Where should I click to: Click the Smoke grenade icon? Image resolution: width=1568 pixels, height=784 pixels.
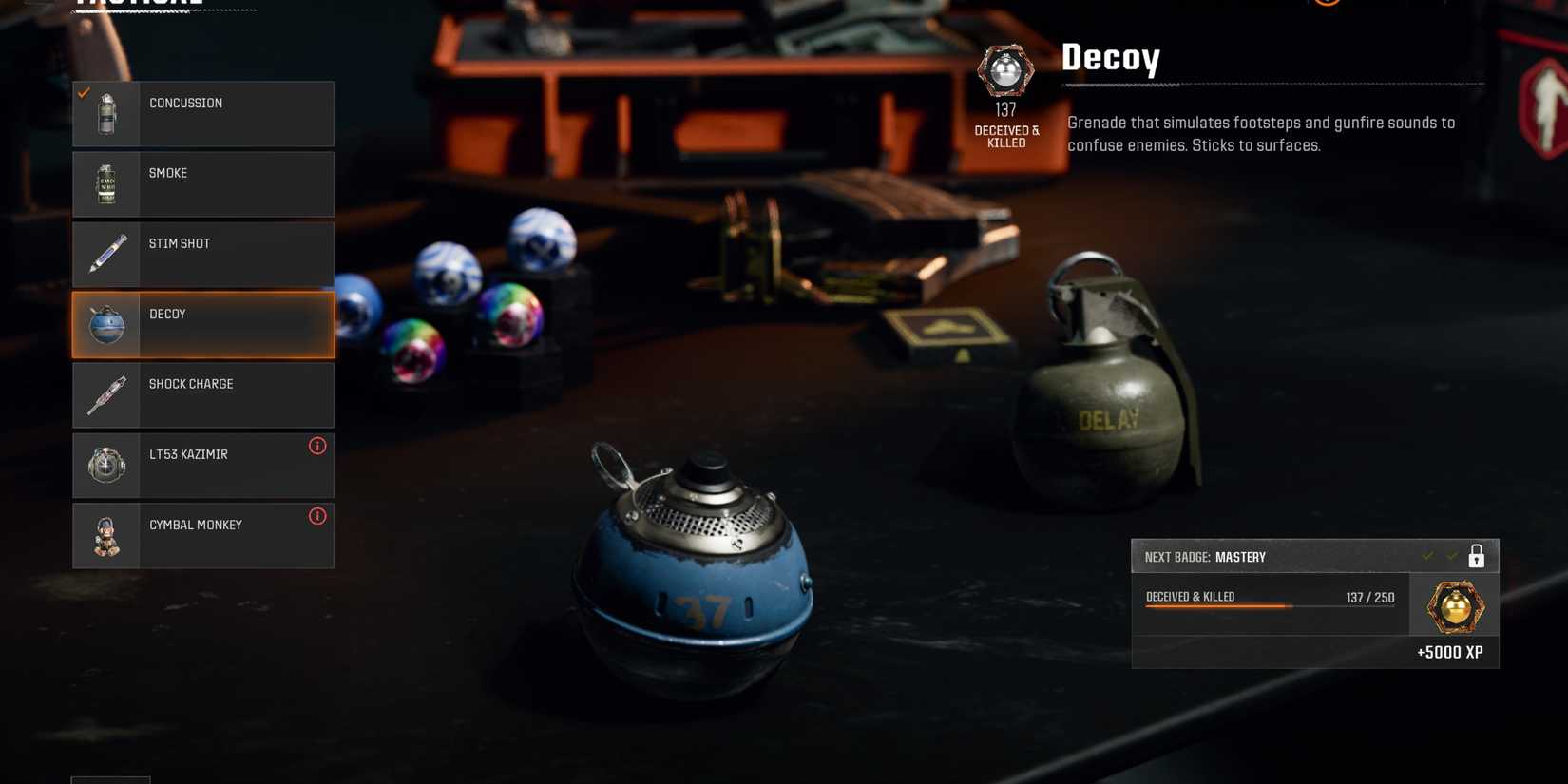point(105,183)
